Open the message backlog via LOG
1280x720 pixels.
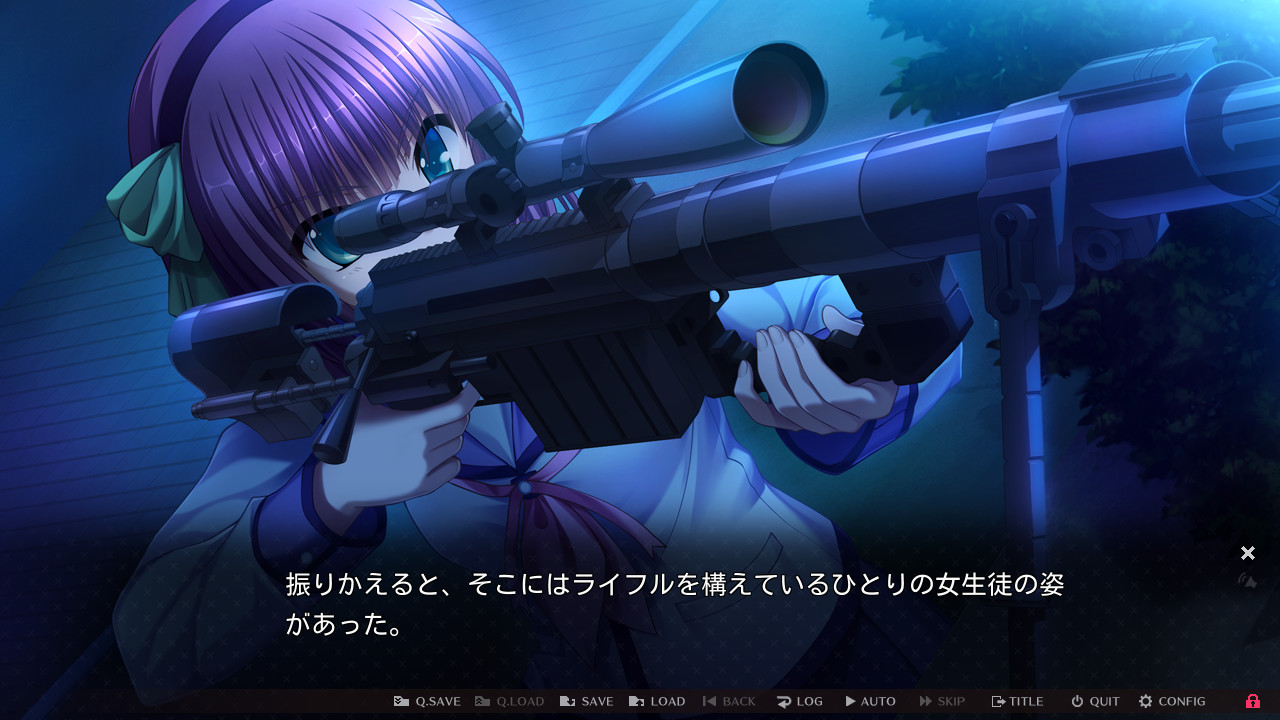[x=800, y=701]
